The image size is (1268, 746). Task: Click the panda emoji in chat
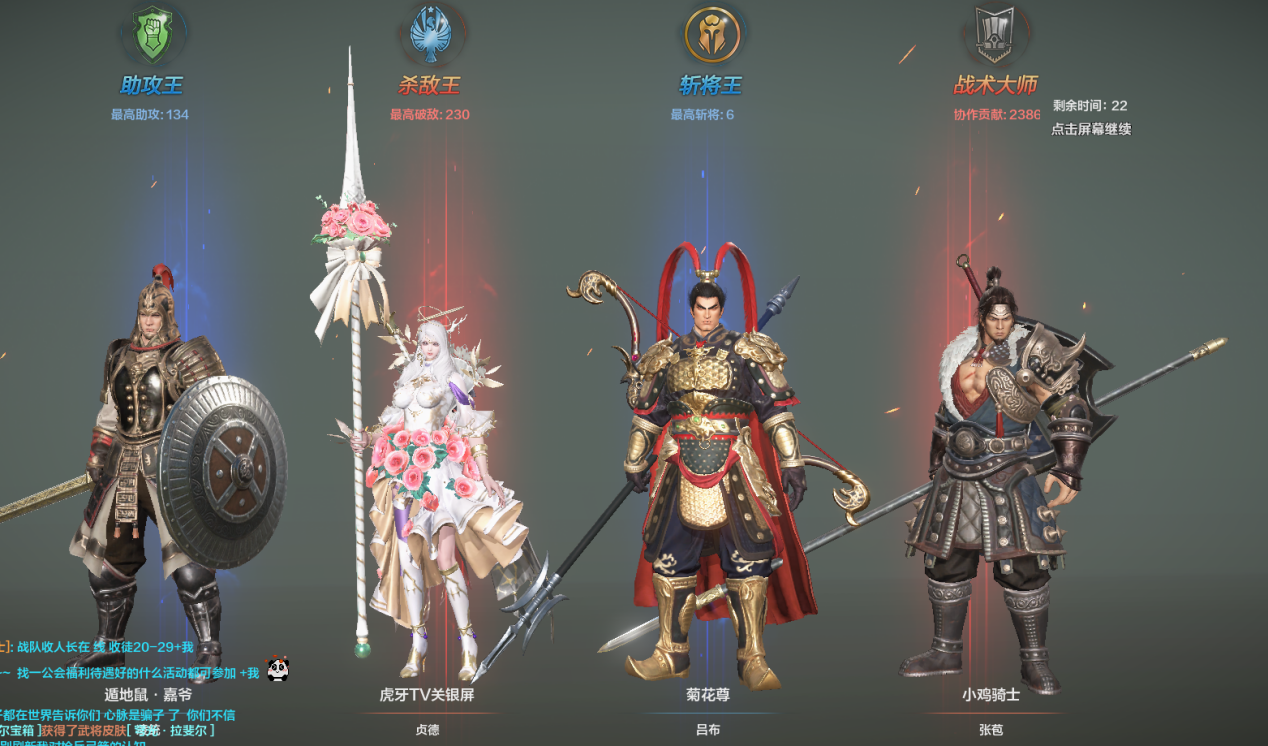point(278,670)
